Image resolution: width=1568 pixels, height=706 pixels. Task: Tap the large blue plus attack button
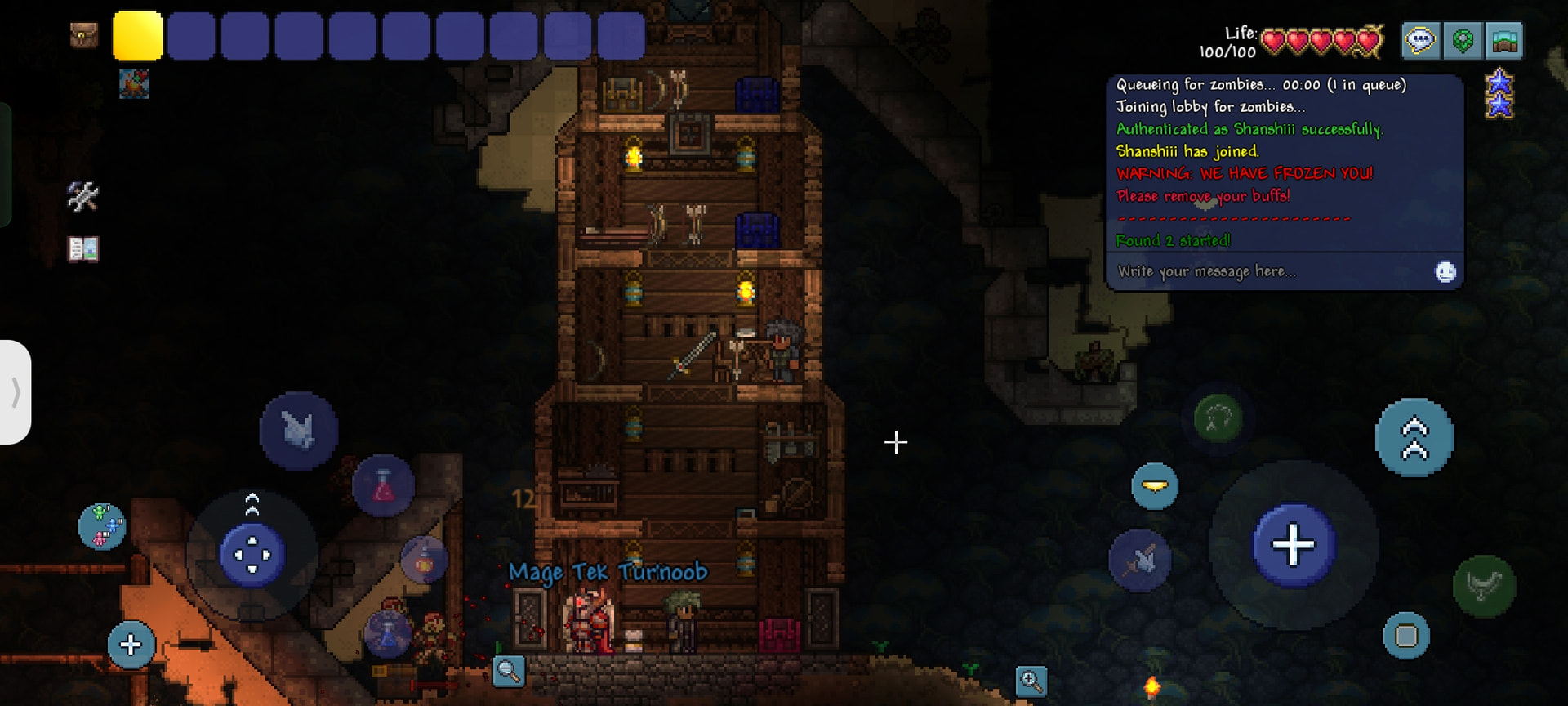pos(1294,545)
